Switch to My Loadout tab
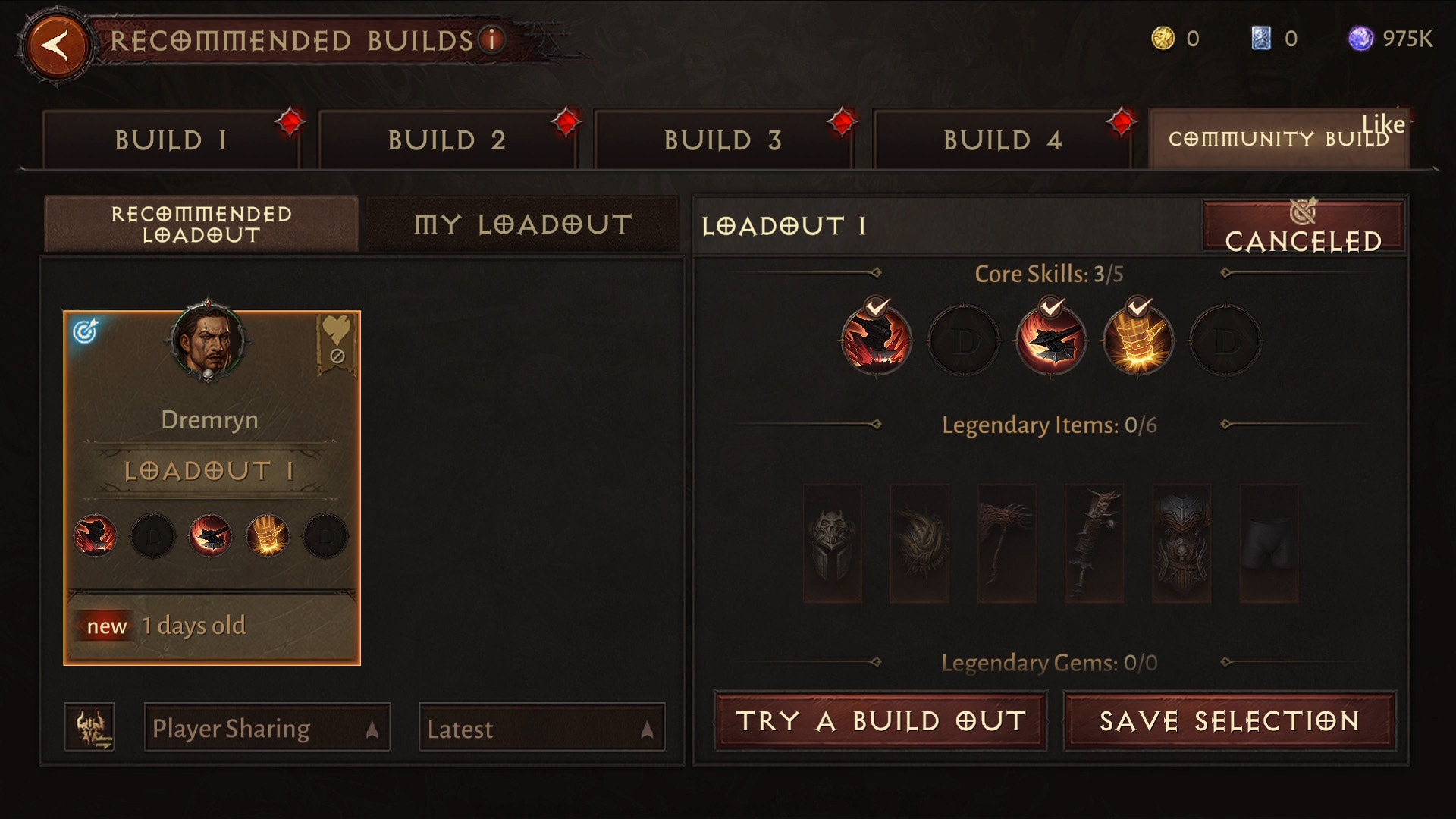1456x819 pixels. (522, 224)
